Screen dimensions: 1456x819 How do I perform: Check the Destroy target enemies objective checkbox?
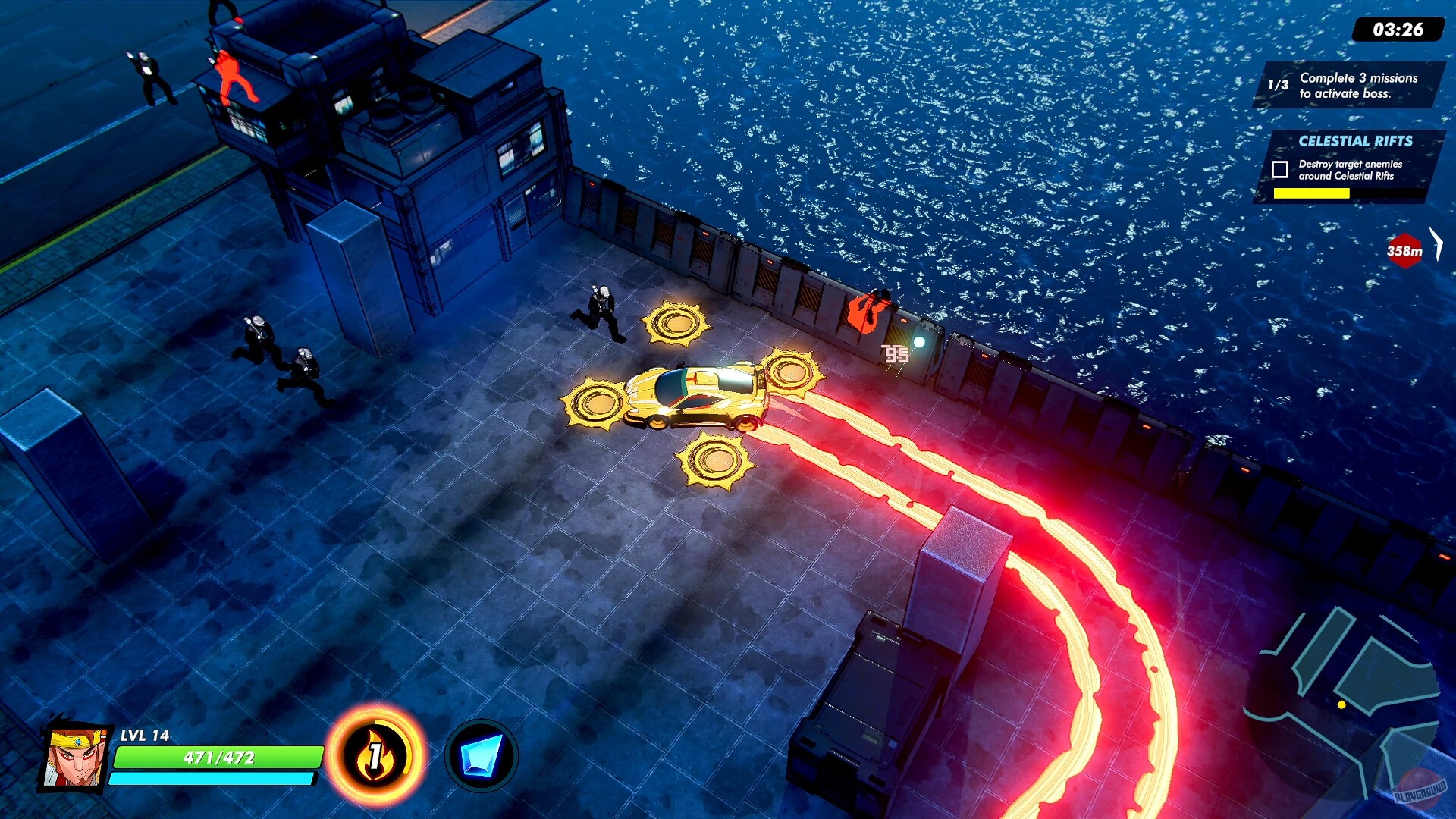[1279, 169]
